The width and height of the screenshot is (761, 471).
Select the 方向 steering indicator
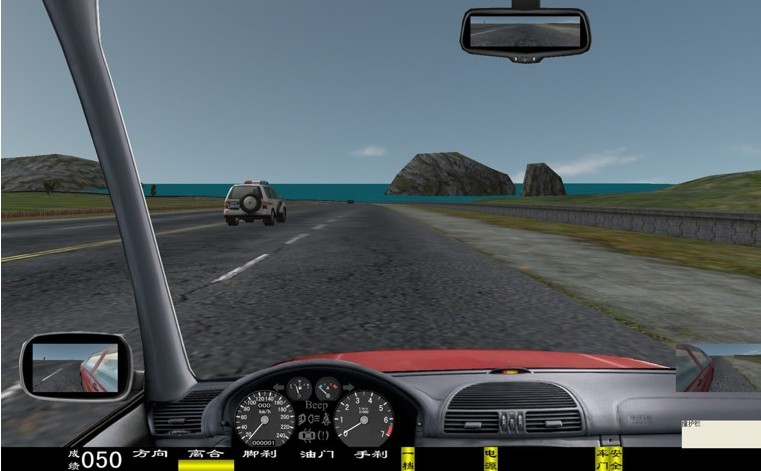(150, 455)
